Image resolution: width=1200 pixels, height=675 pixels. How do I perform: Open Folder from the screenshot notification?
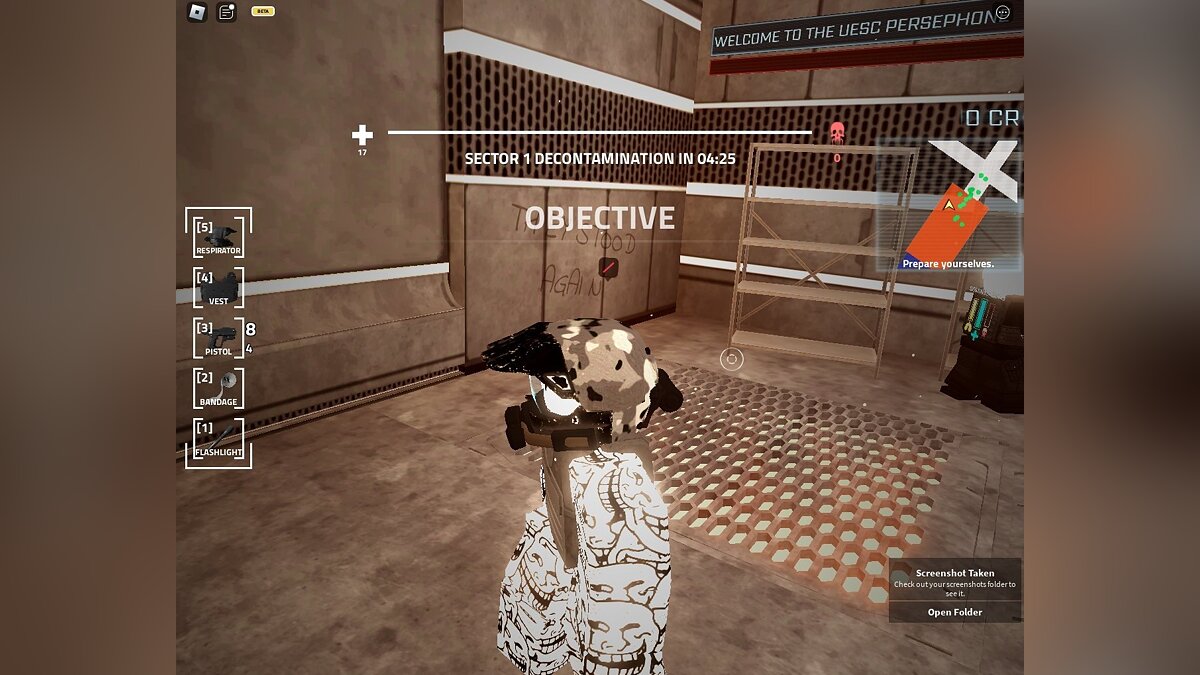click(954, 612)
